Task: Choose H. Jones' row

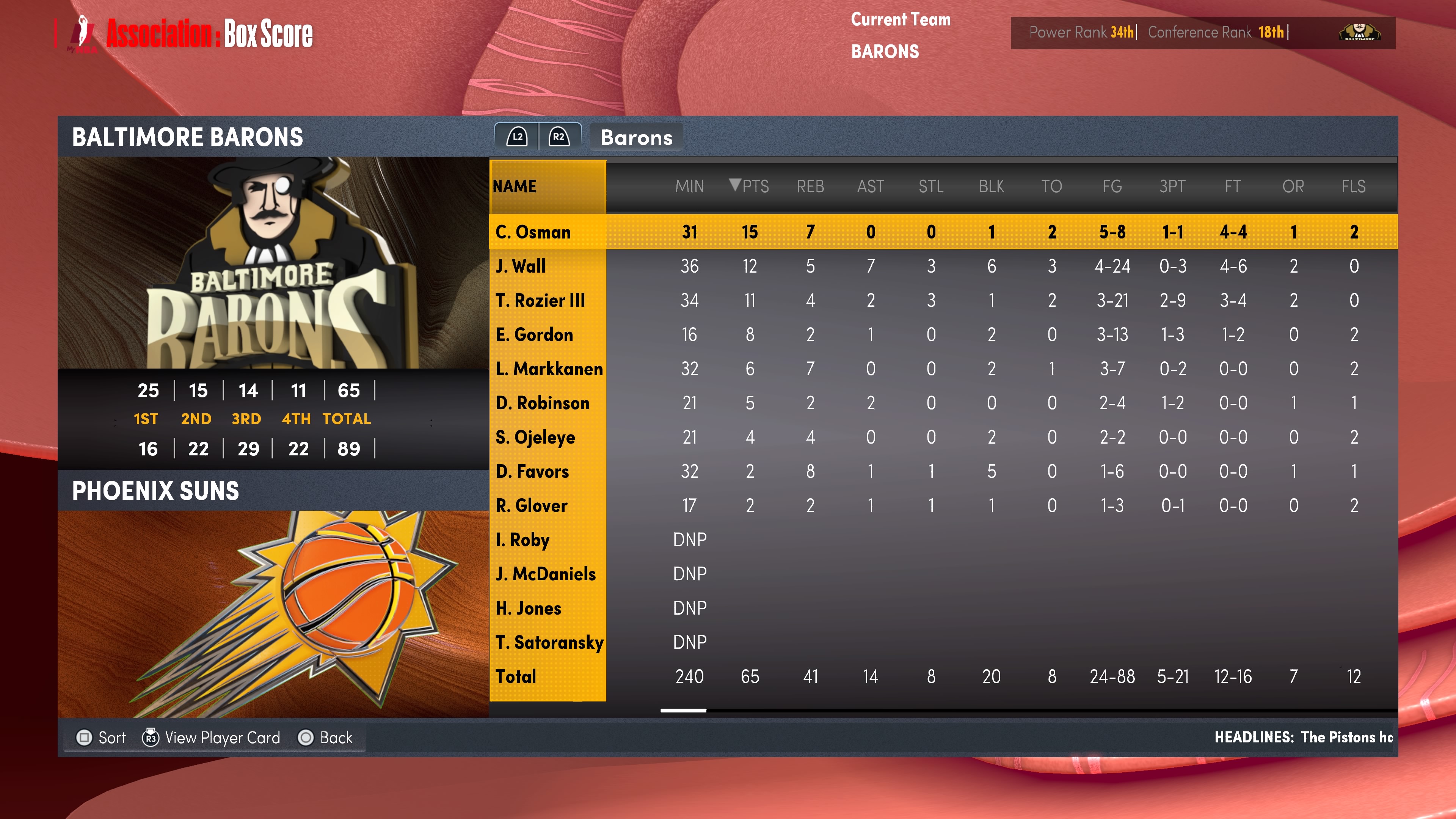Action: click(528, 608)
